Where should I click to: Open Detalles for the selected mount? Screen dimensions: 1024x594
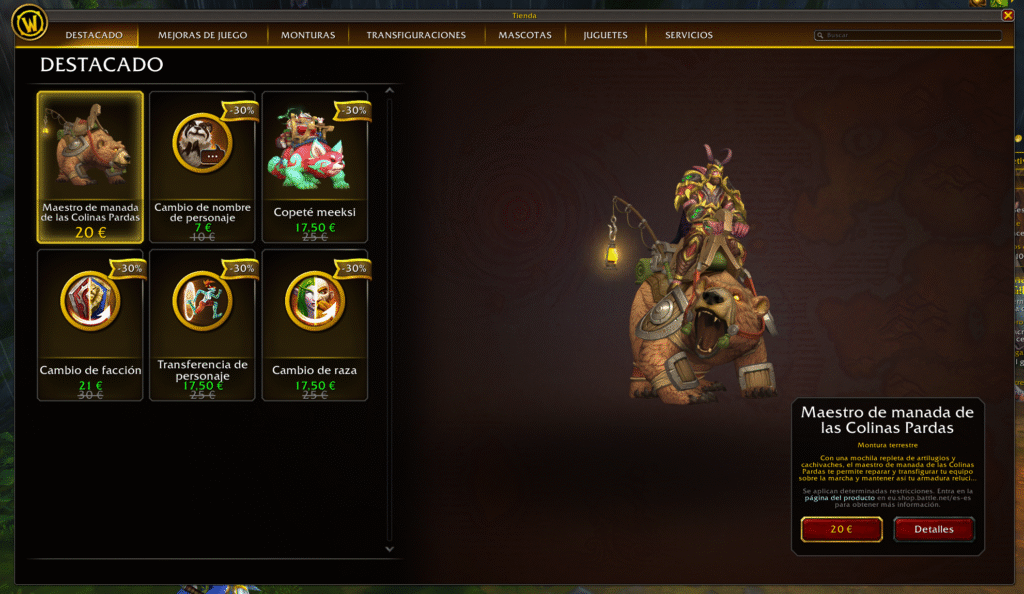coord(933,529)
